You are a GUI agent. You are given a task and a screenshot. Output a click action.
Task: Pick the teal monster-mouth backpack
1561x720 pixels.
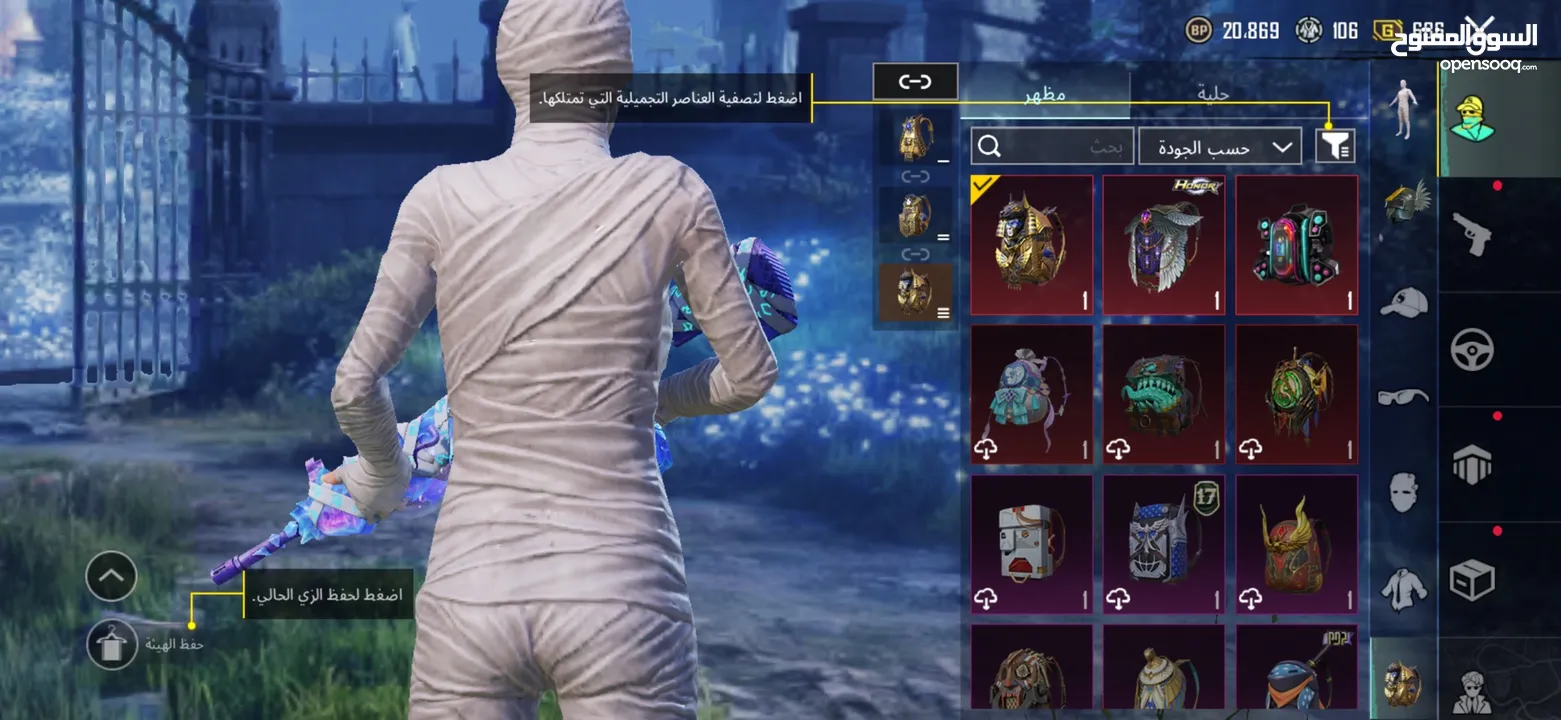[x=1164, y=394]
